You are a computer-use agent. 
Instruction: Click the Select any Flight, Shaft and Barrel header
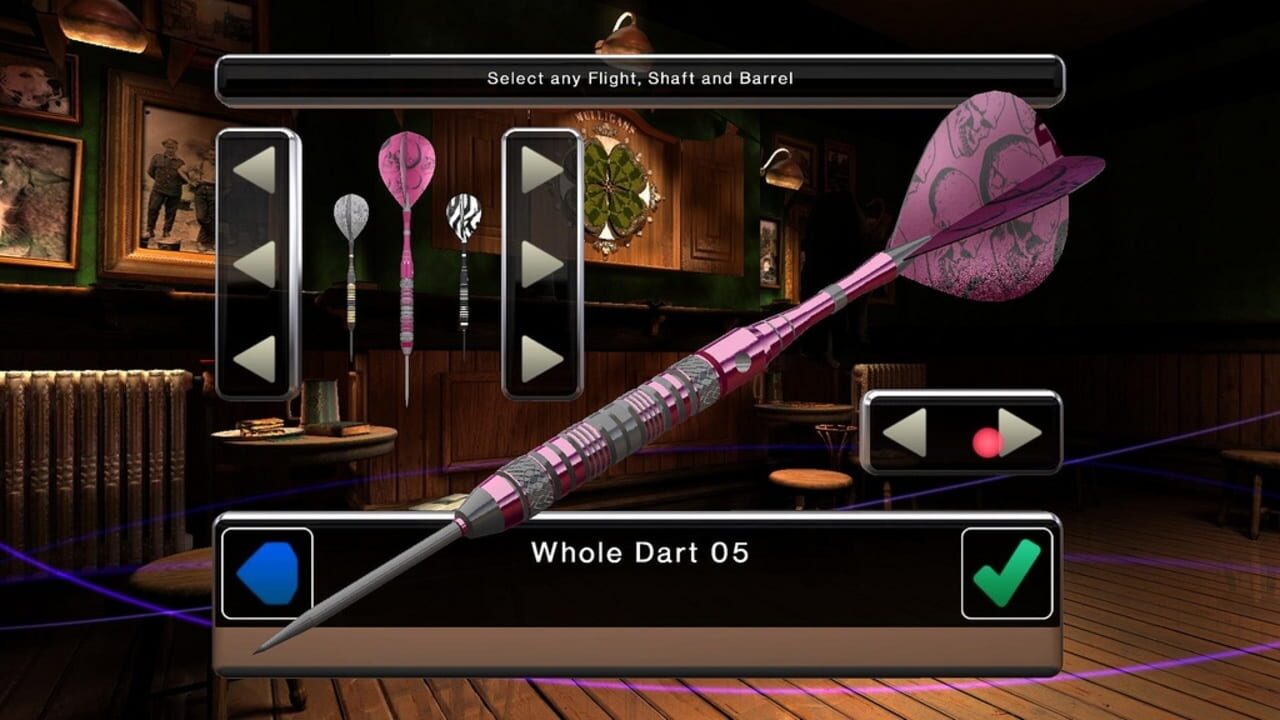tap(638, 77)
